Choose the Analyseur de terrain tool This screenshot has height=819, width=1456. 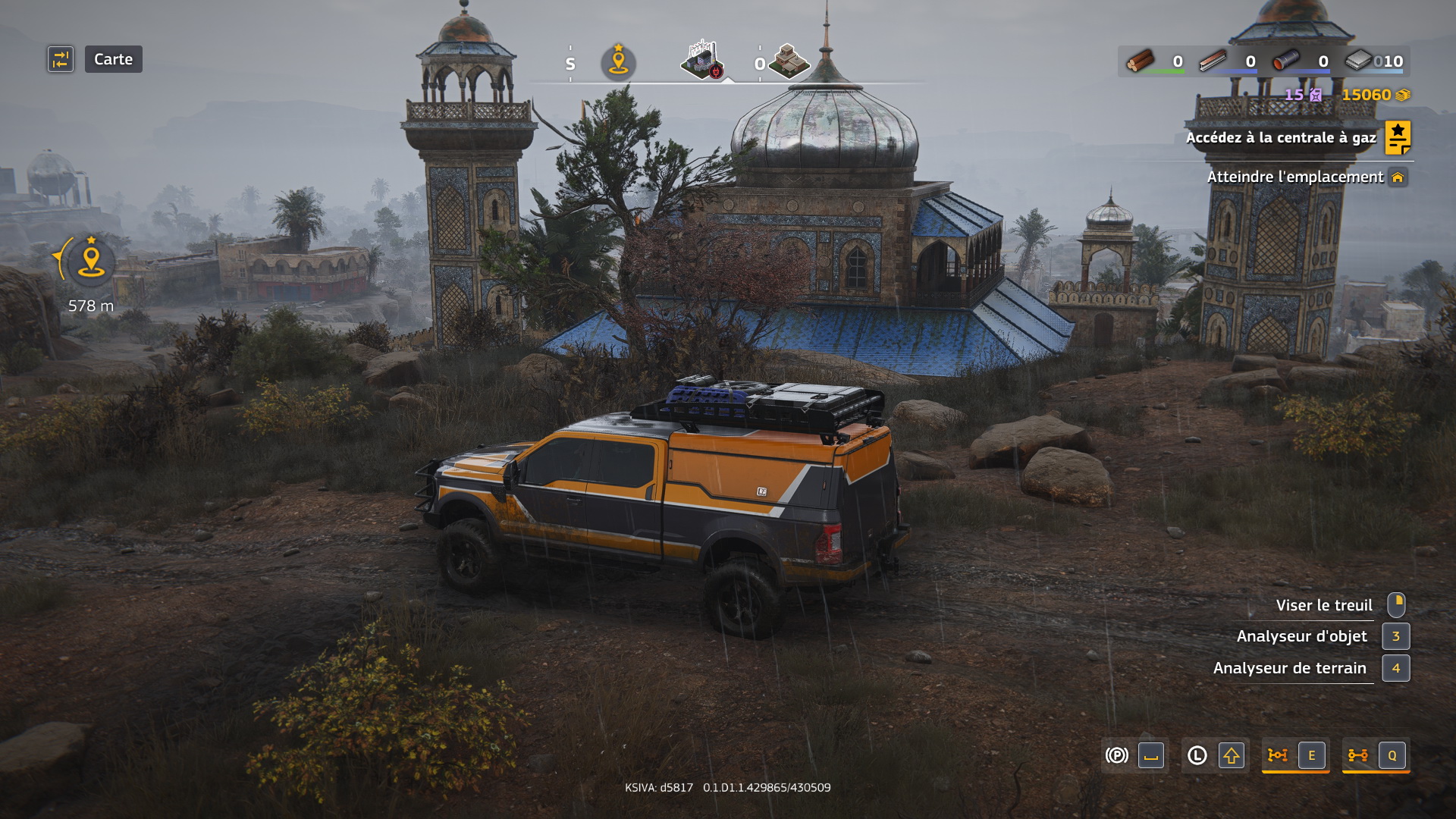tap(1289, 668)
